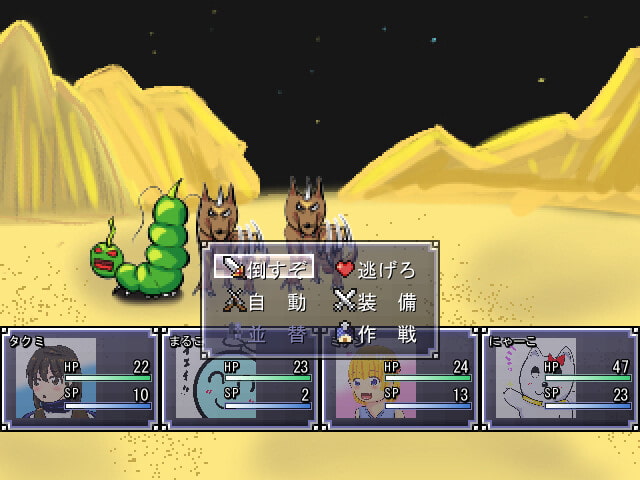Choose the 逃げろ escape command
Viewport: 640px width, 480px height.
tap(374, 268)
